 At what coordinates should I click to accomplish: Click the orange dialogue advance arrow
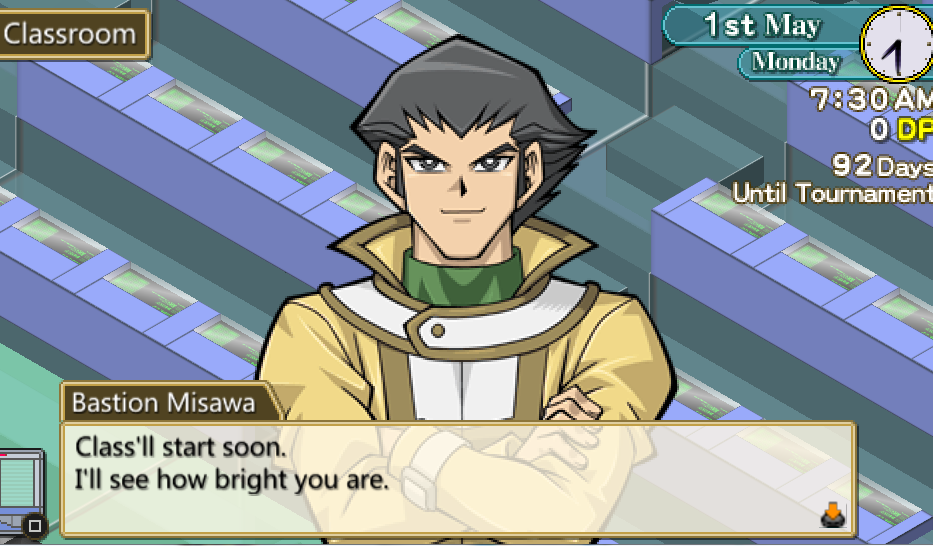pyautogui.click(x=832, y=514)
